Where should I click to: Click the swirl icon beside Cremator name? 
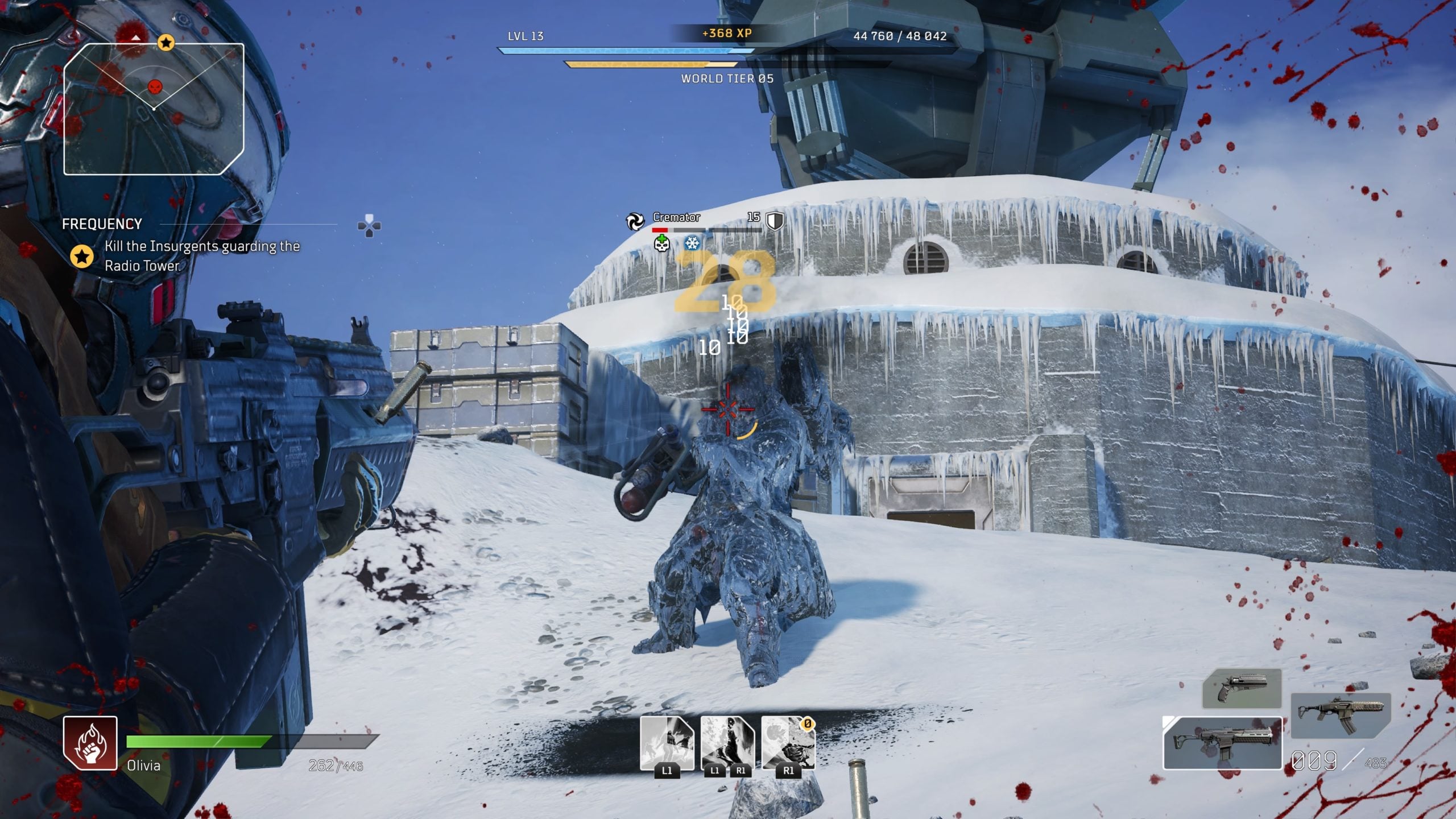click(635, 221)
